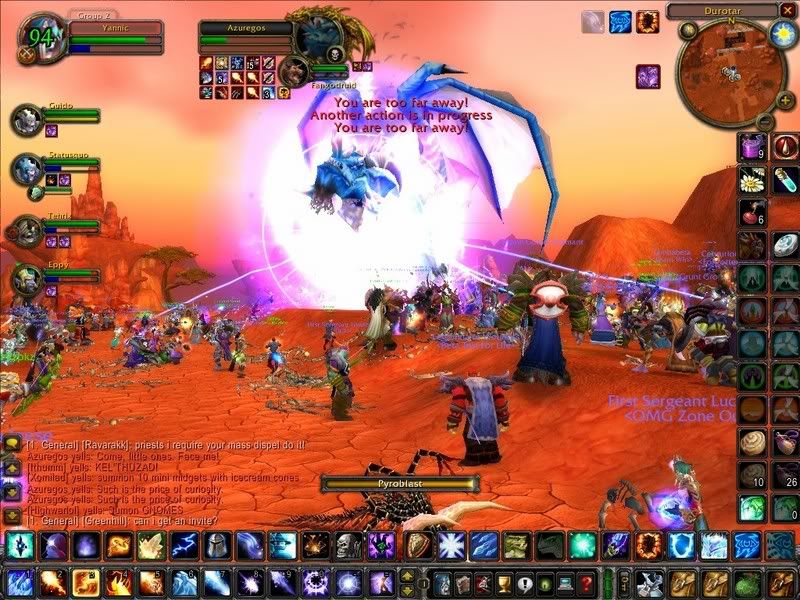Select party member Teinx's portrait

click(25, 230)
